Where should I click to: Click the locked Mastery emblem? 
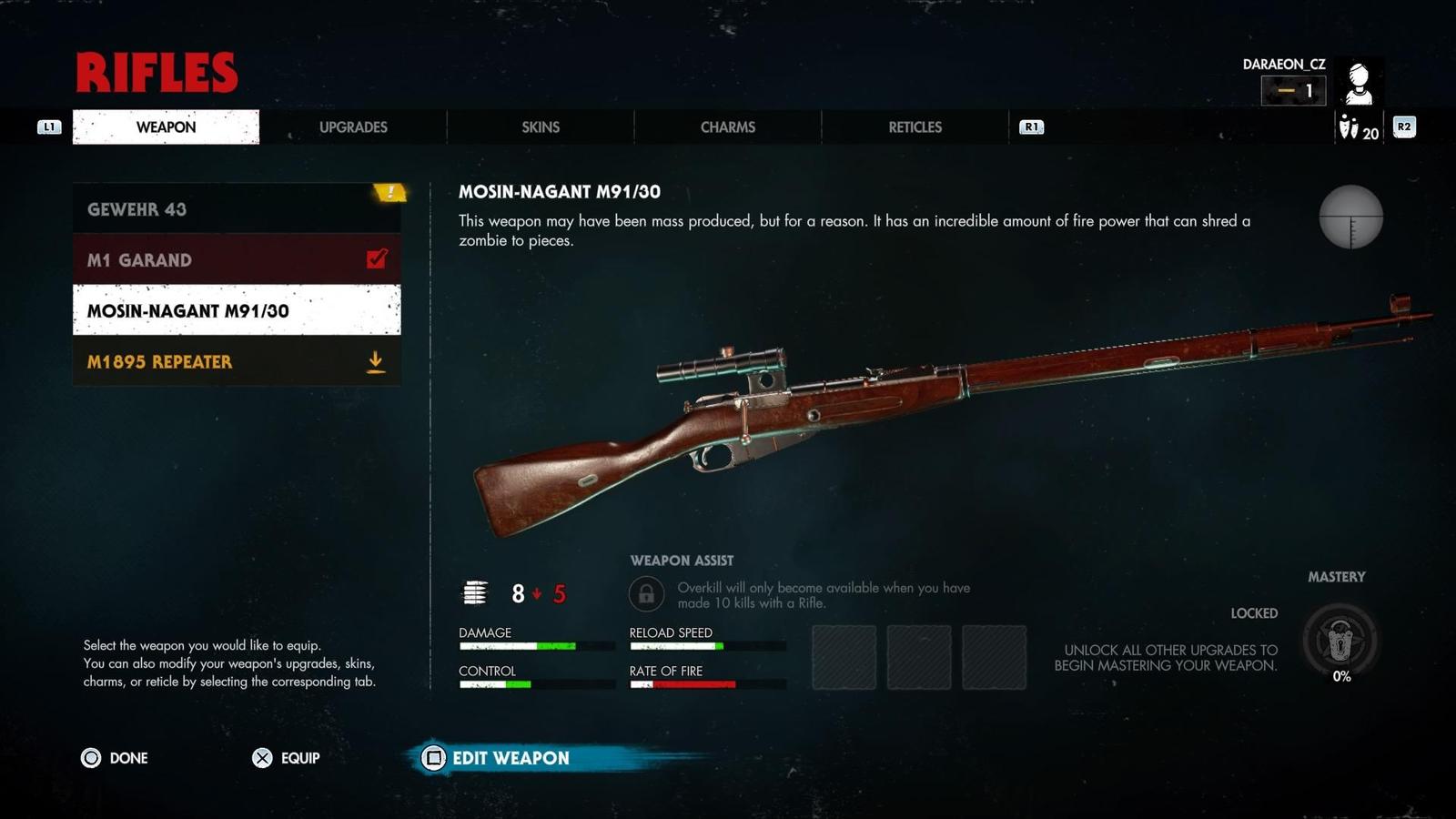click(x=1340, y=642)
